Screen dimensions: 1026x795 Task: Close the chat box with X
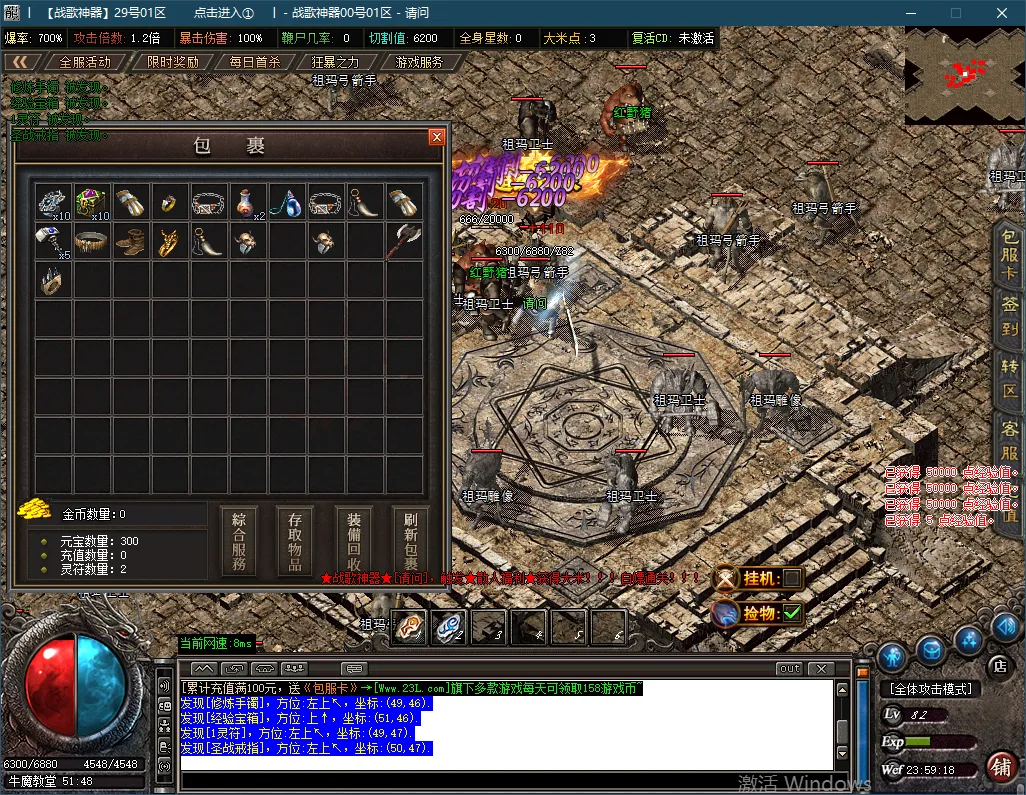coord(821,668)
